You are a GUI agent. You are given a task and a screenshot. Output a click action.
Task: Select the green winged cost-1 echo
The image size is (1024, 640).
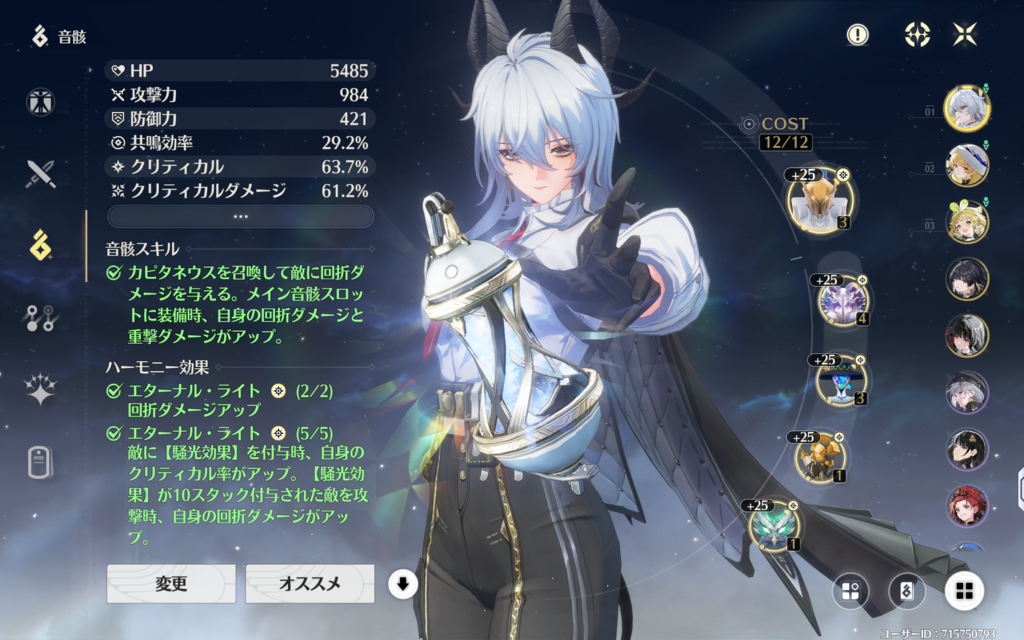tap(774, 526)
